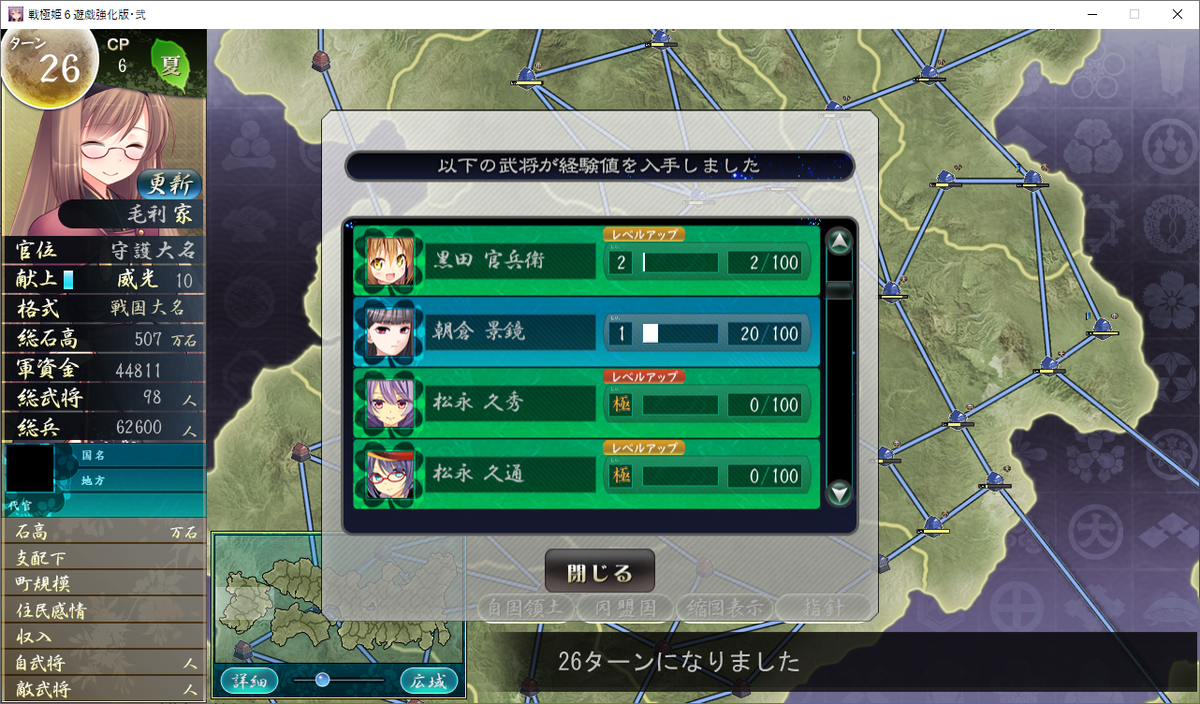Click the regional minimap
The width and height of the screenshot is (1200, 704).
coord(336,598)
